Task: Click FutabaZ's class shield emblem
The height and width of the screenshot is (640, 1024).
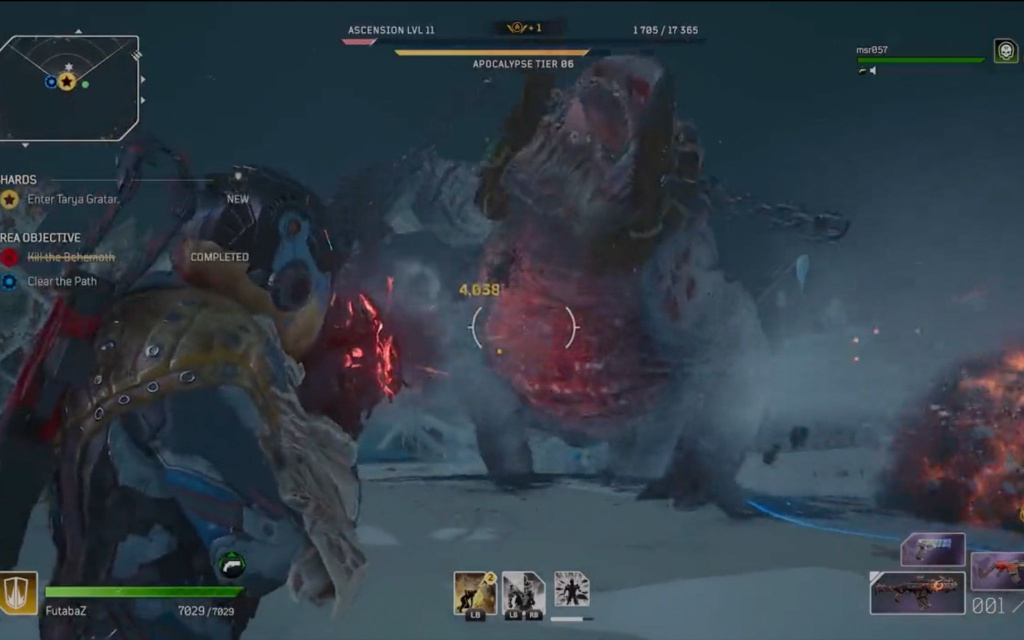Action: point(19,592)
